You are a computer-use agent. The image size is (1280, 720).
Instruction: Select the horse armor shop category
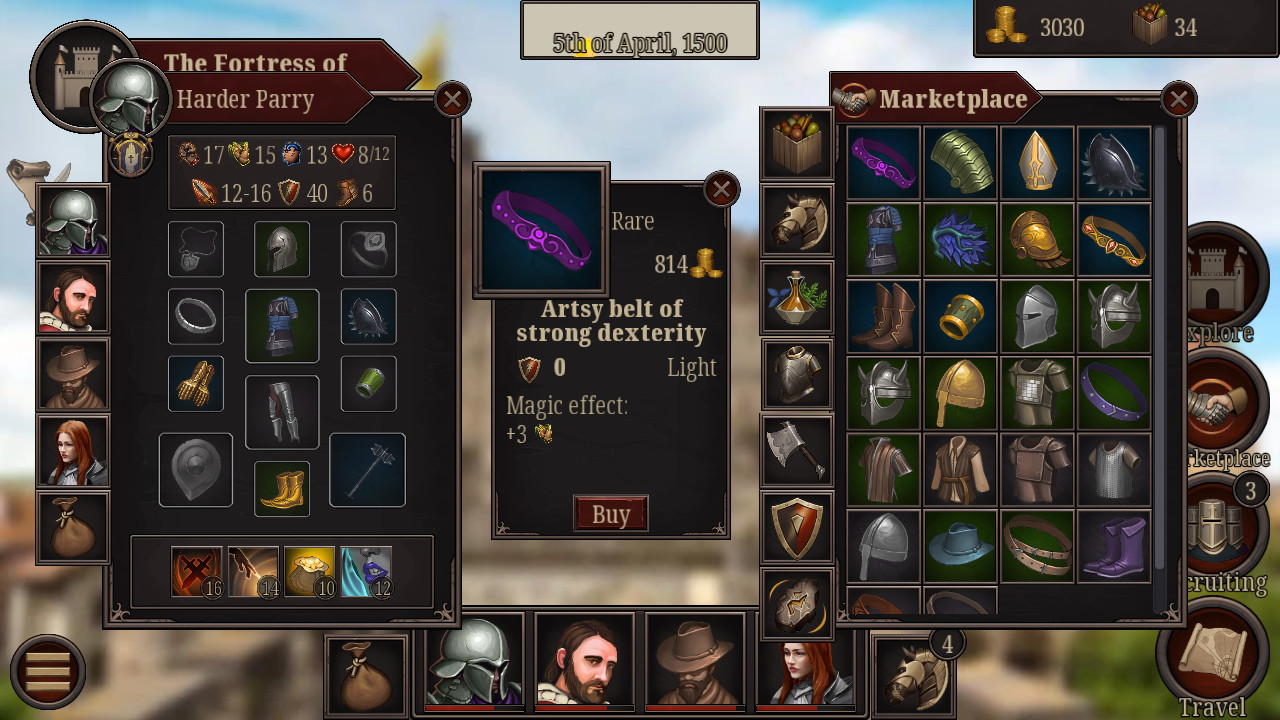(797, 221)
